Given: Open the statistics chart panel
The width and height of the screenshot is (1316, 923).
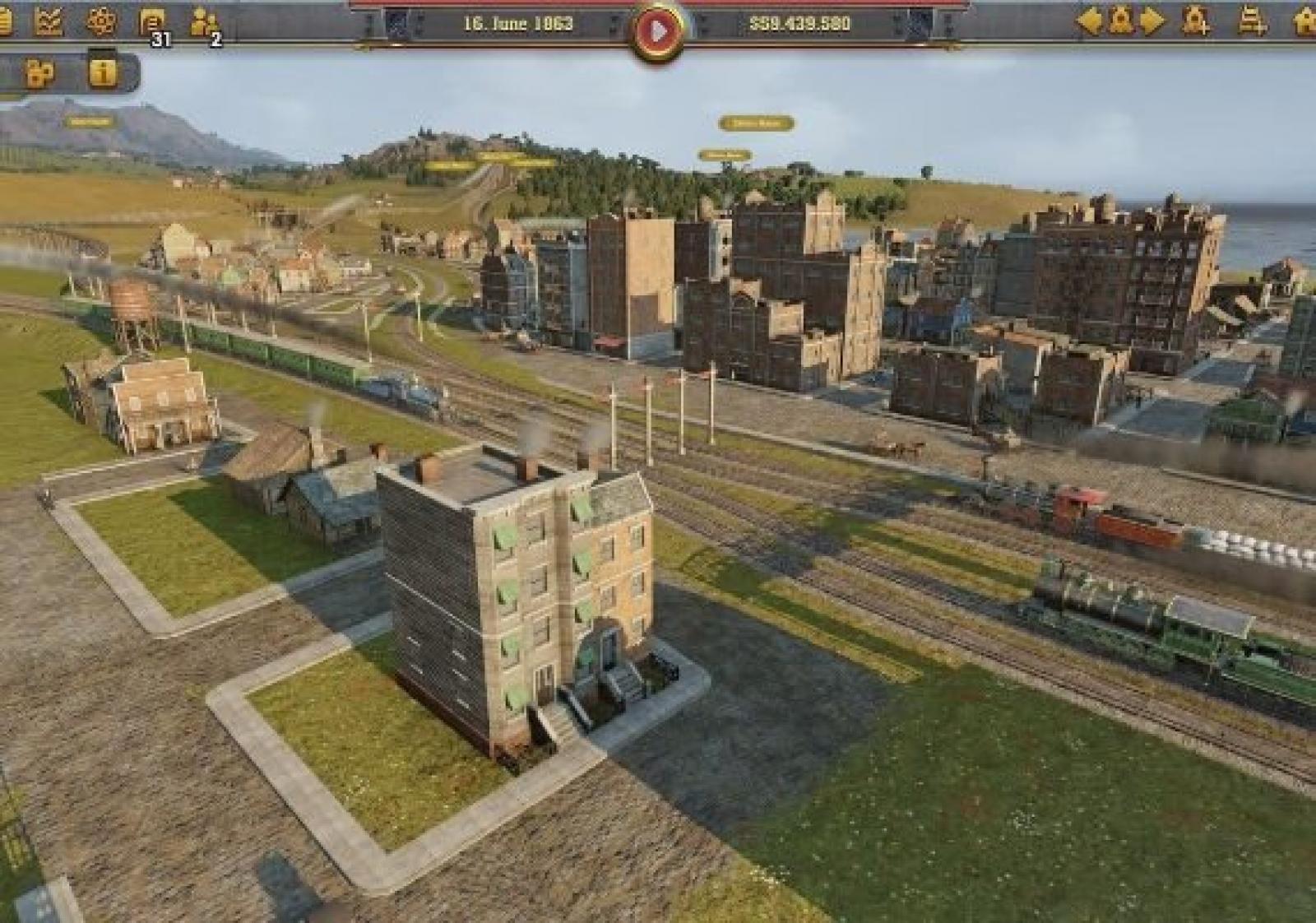Looking at the screenshot, I should pos(49,22).
